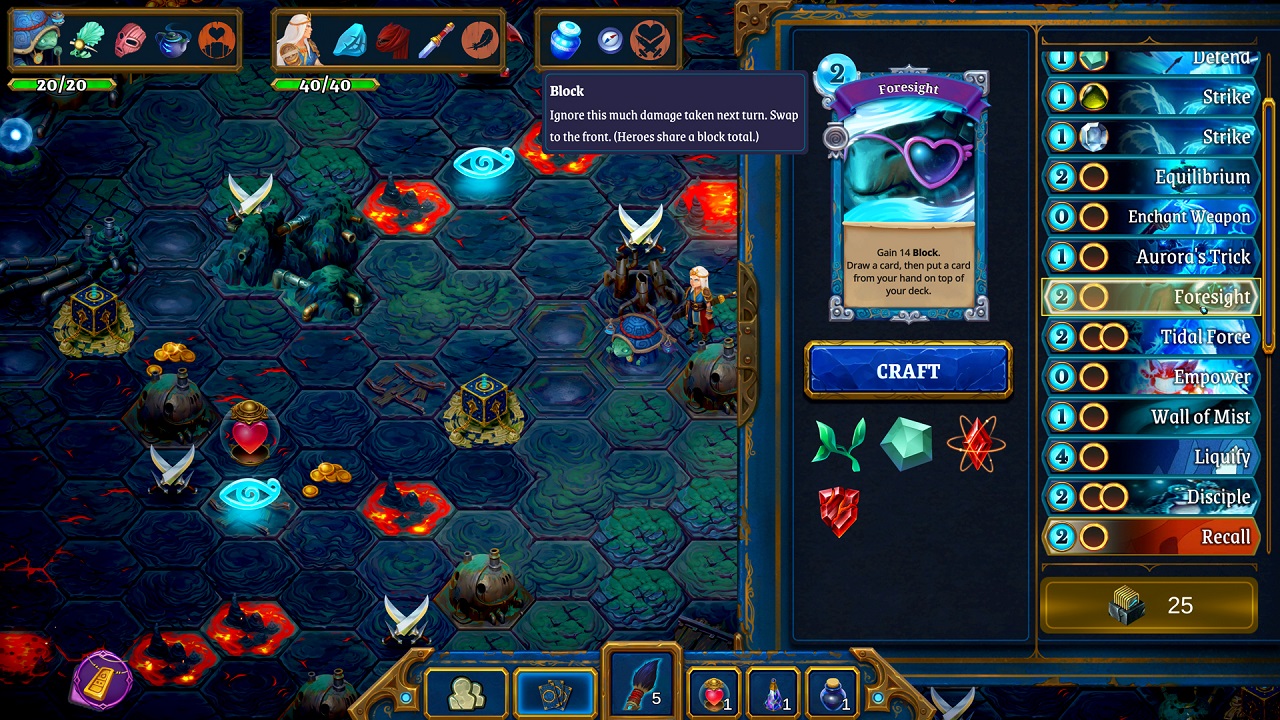Inspect the compass relic icon
1280x720 pixels.
pyautogui.click(x=610, y=40)
